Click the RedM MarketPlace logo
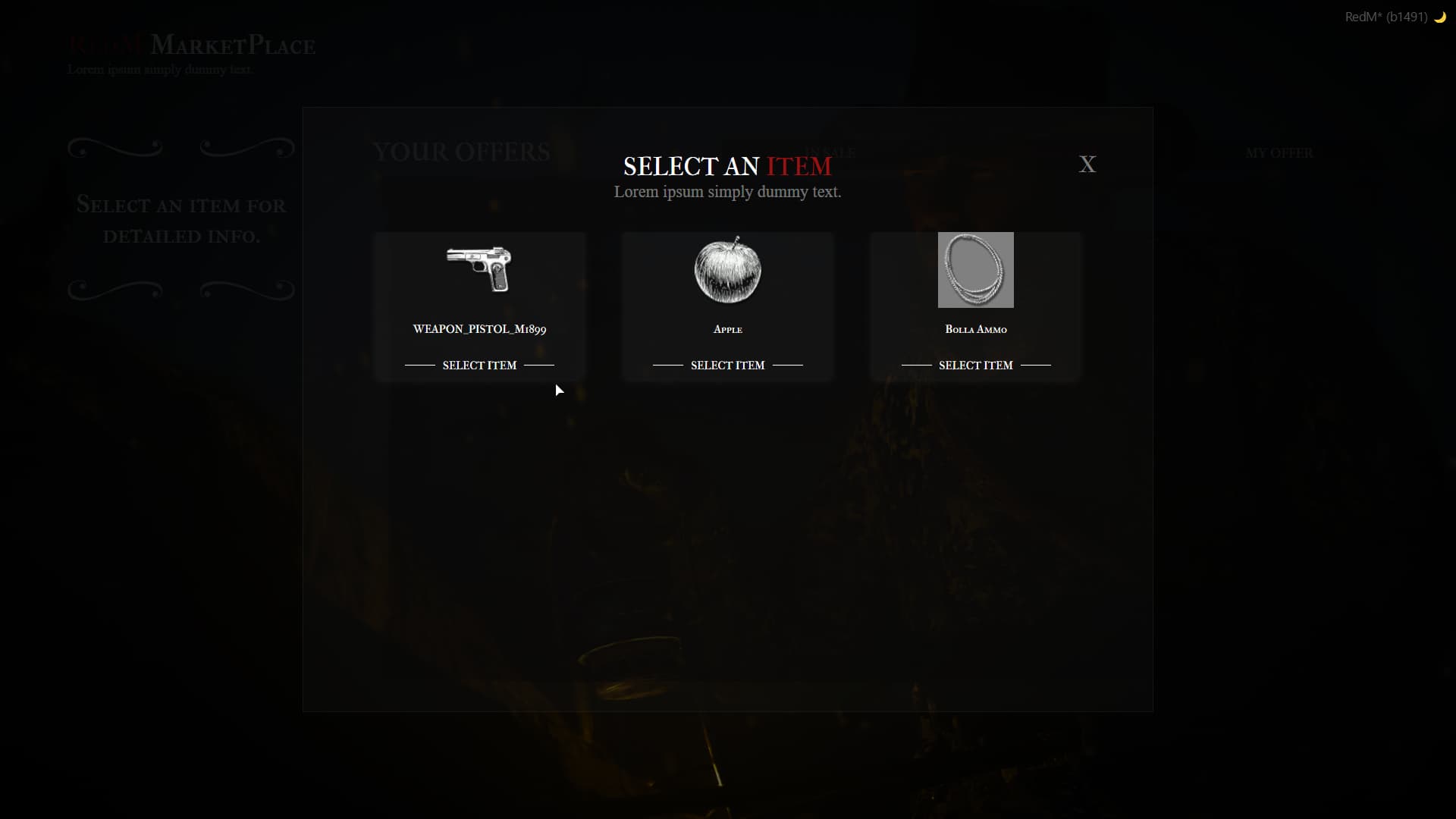 (x=191, y=45)
